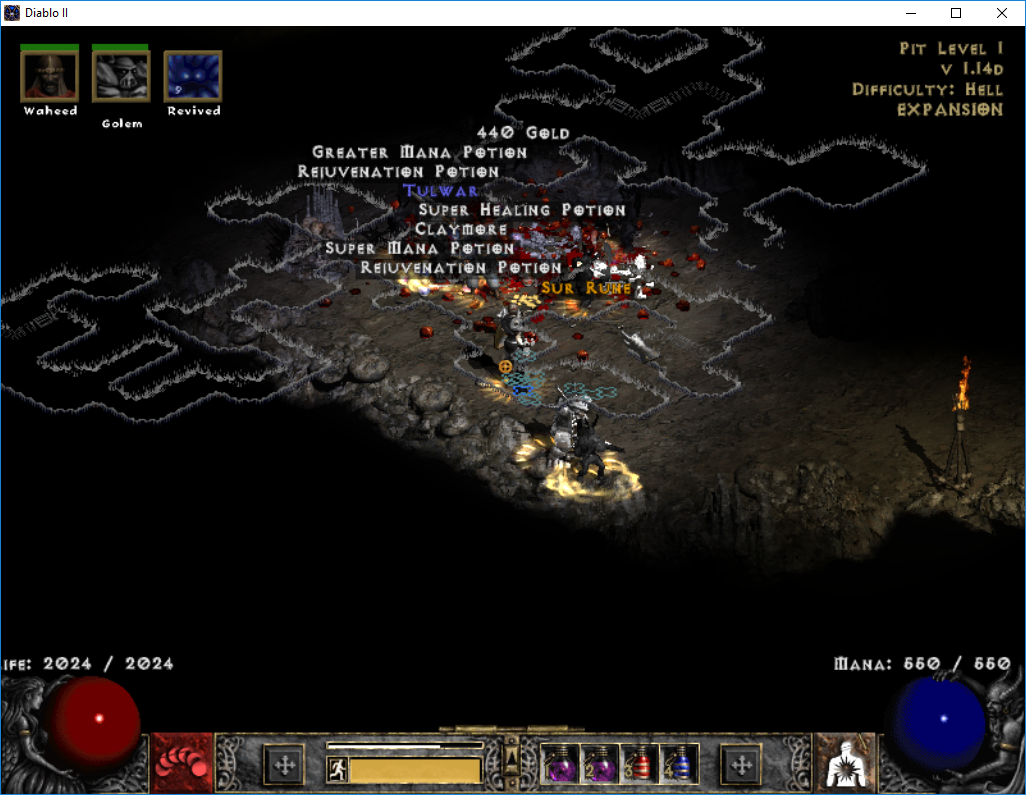Image resolution: width=1026 pixels, height=795 pixels.
Task: Pick up the Super Healing Potion label
Action: click(522, 210)
